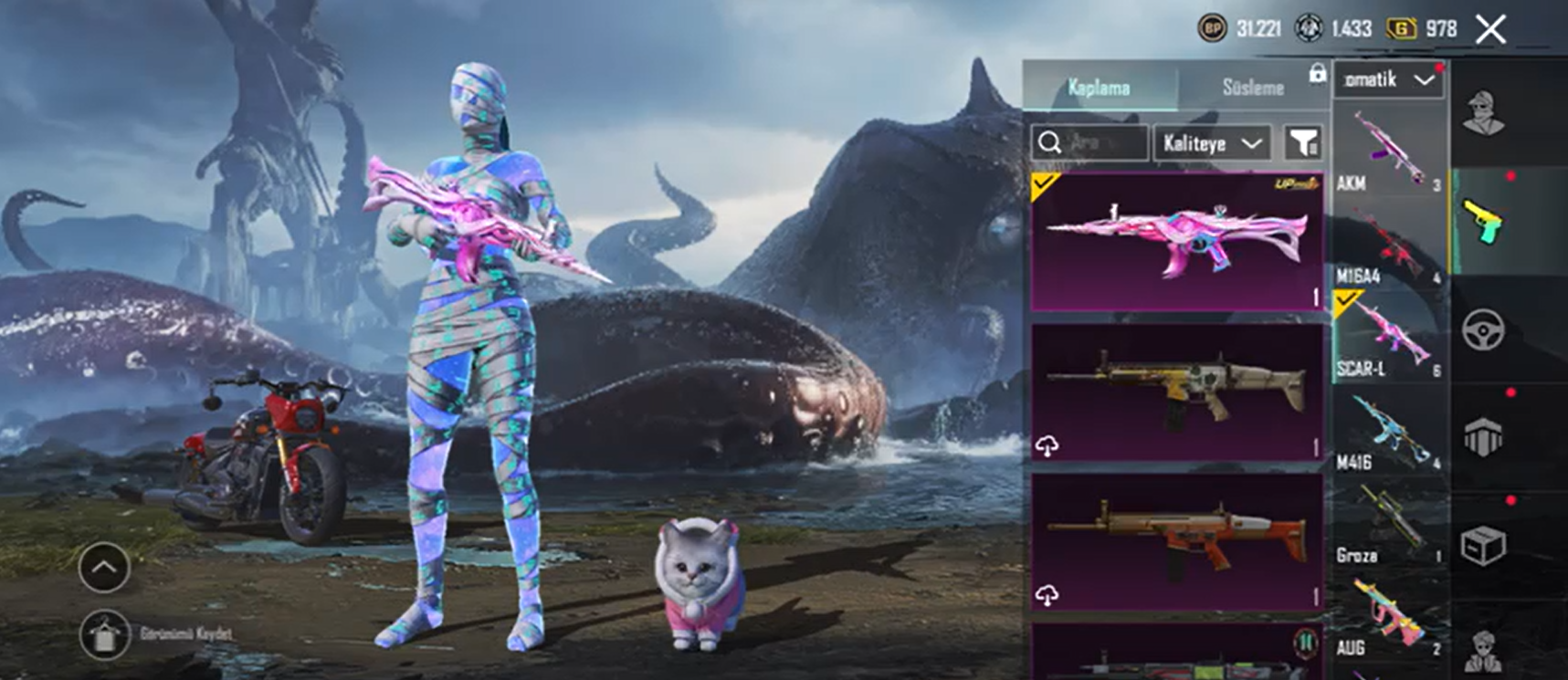Select the pink SCAR-L skin thumbnail

pos(1177,242)
